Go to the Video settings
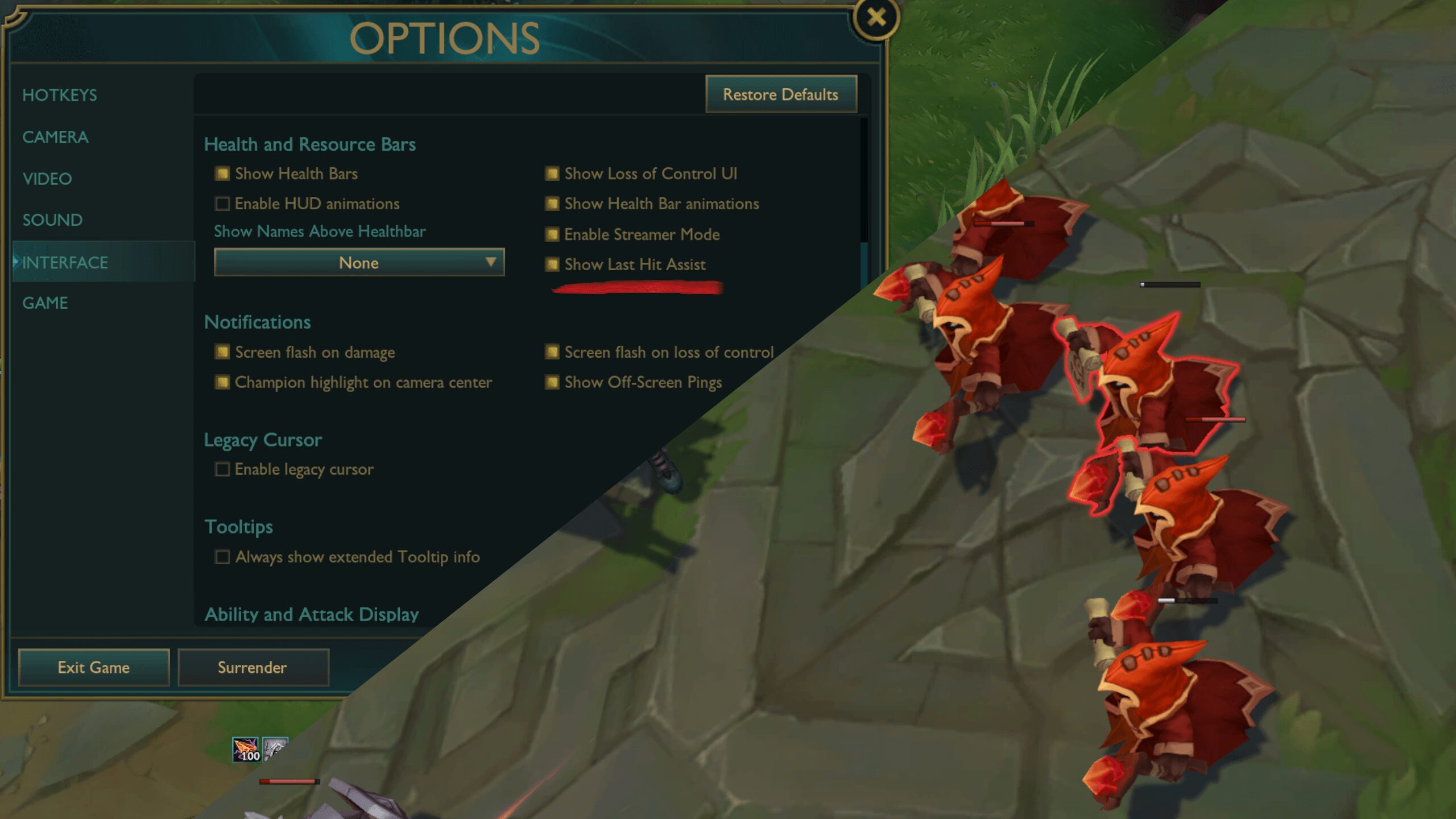This screenshot has width=1456, height=819. point(47,179)
